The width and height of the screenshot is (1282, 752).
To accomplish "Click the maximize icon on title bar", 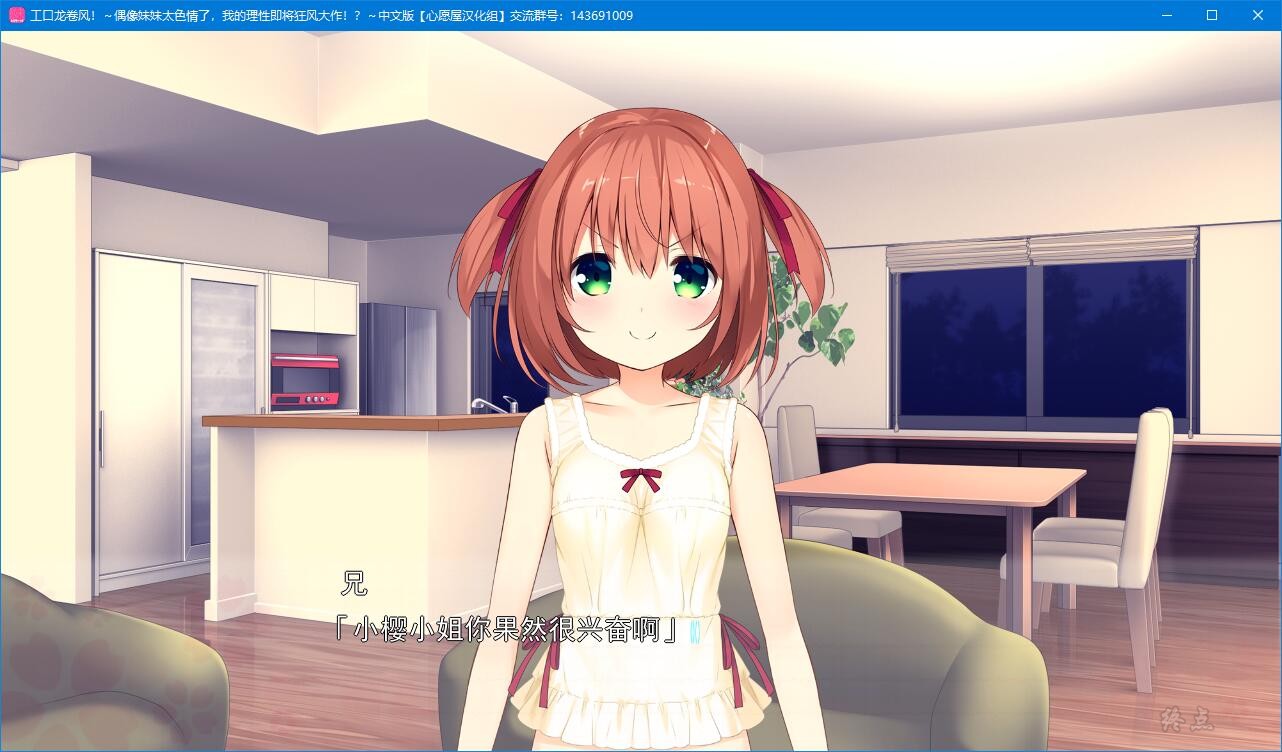I will pyautogui.click(x=1212, y=15).
